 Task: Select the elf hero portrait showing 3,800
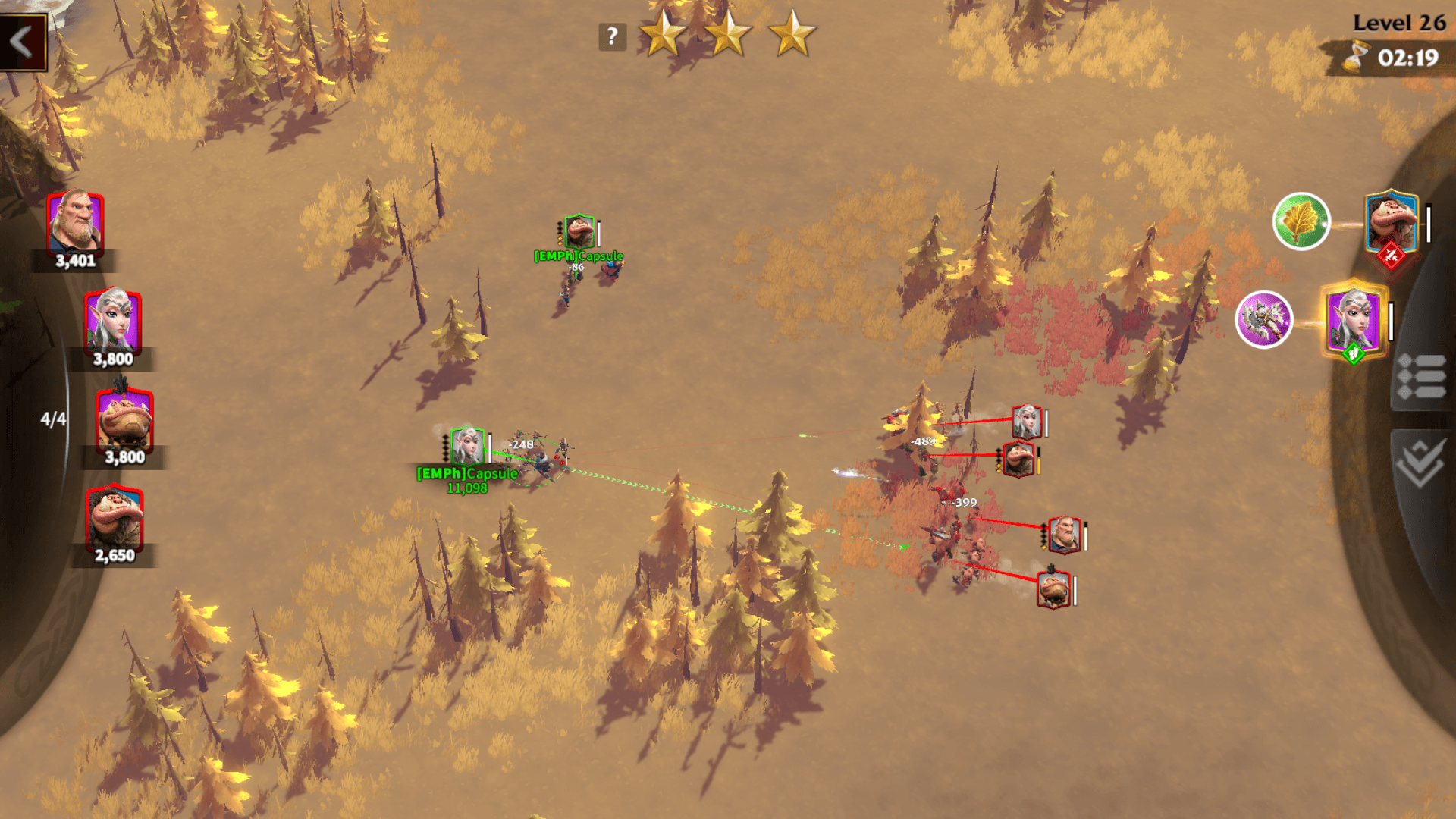point(113,322)
